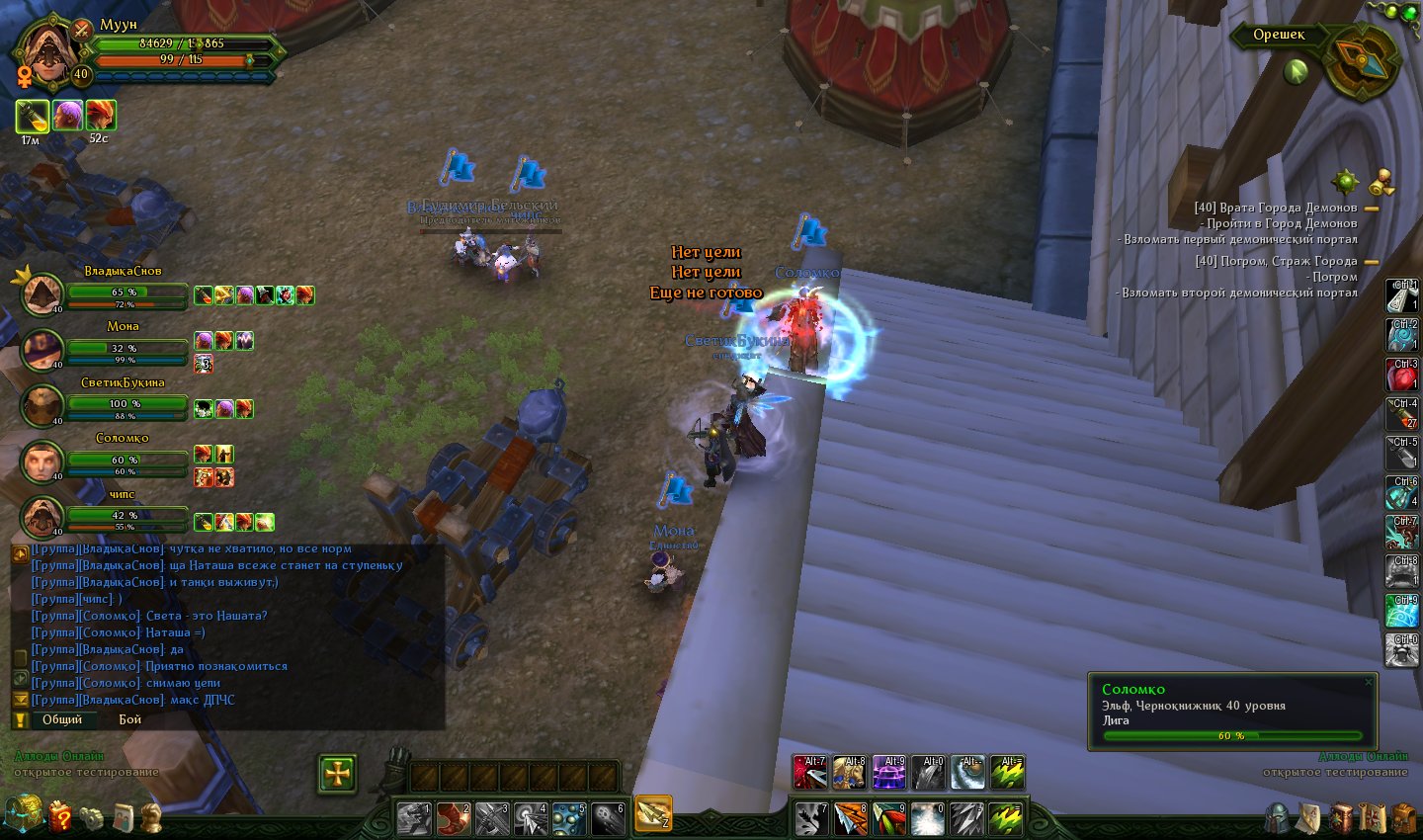Switch to the Бой chat tab
The height and width of the screenshot is (840, 1423).
tap(130, 719)
